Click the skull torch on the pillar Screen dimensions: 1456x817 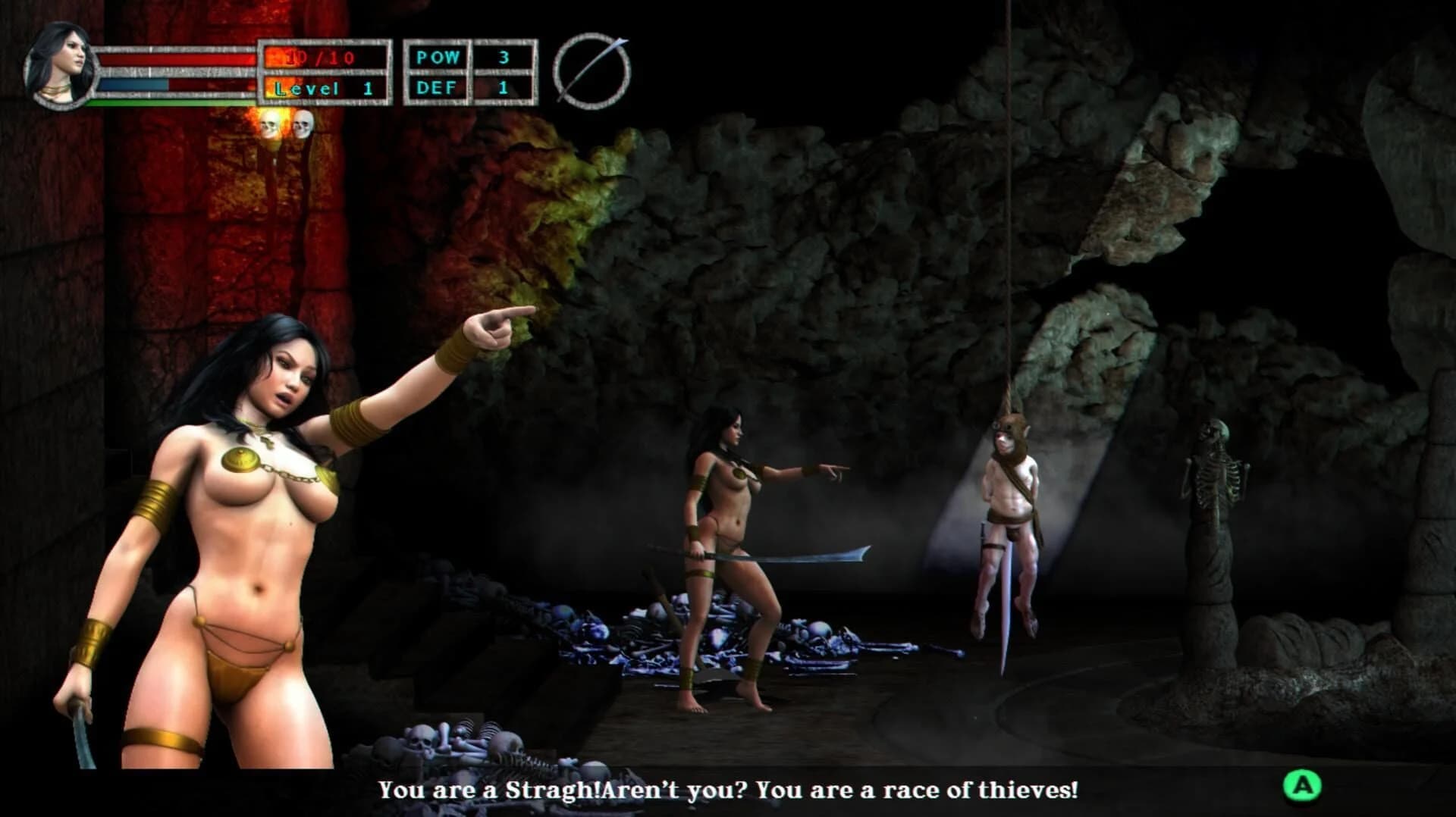(271, 127)
